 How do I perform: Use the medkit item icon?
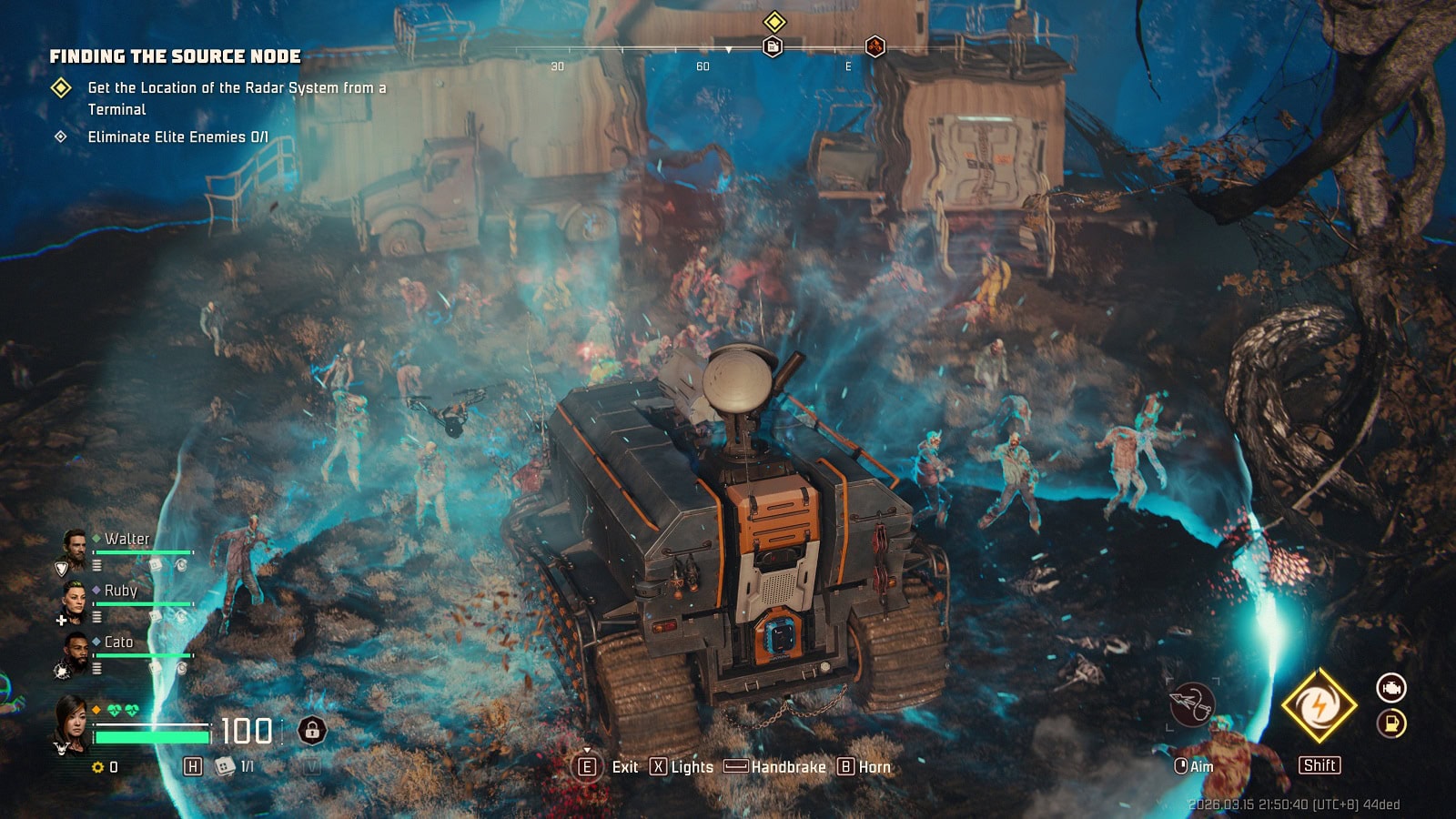(x=224, y=767)
